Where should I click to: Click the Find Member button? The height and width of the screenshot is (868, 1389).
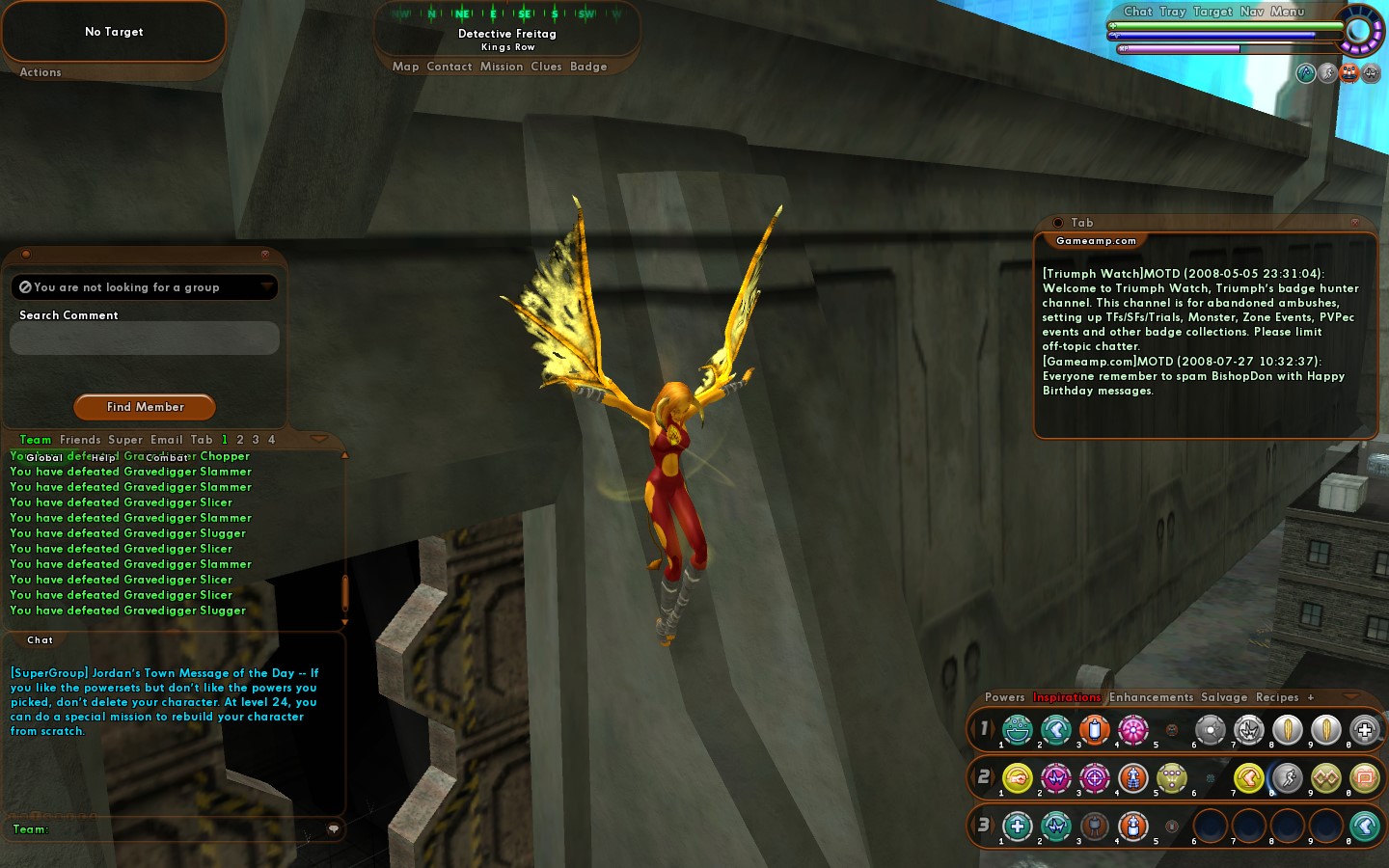point(145,407)
